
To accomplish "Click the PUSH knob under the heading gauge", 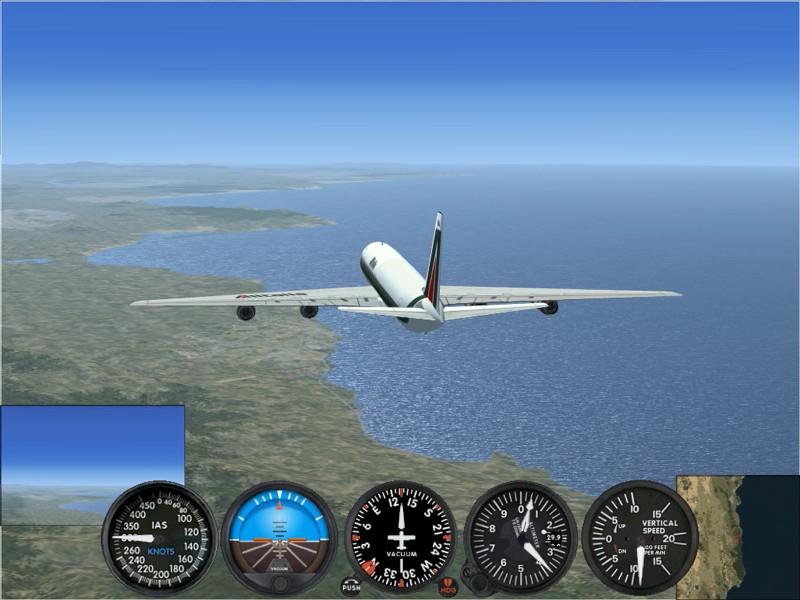I will [351, 587].
